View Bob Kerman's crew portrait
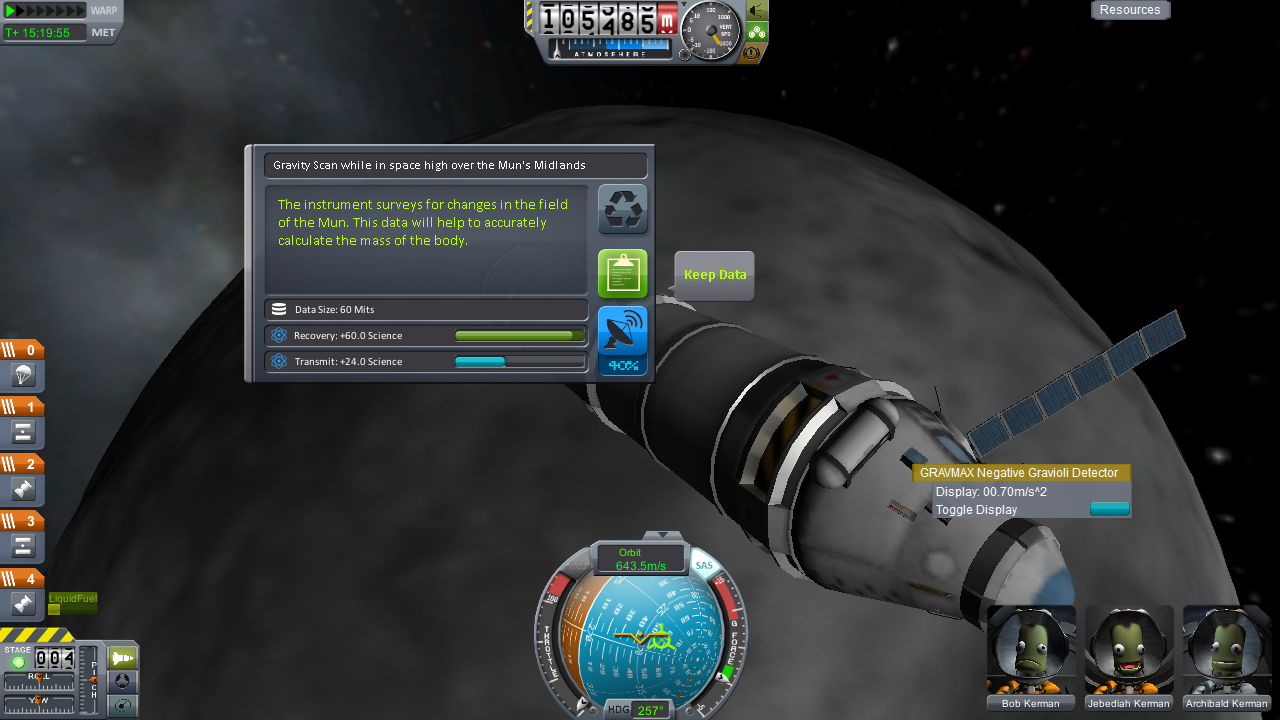This screenshot has height=720, width=1280. pyautogui.click(x=1031, y=650)
